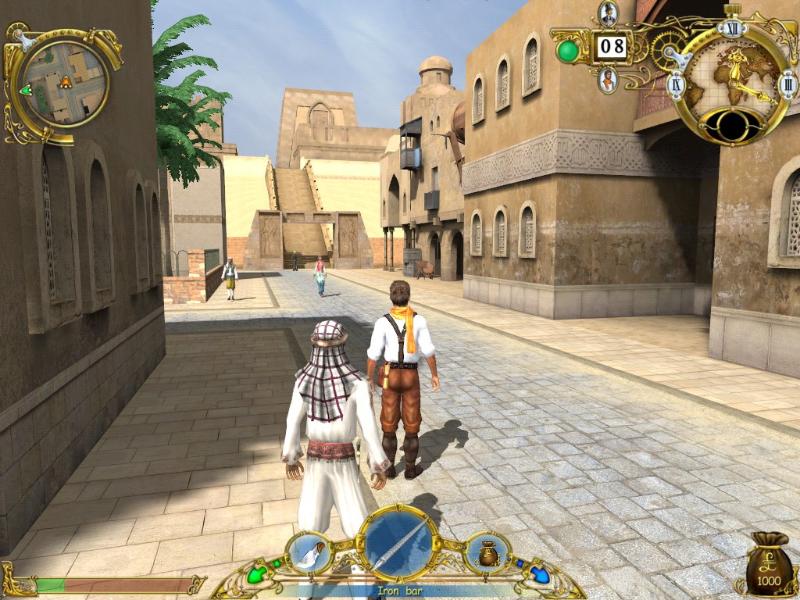Image resolution: width=800 pixels, height=600 pixels.
Task: Select the Iron bar weapon slot
Action: (x=399, y=544)
